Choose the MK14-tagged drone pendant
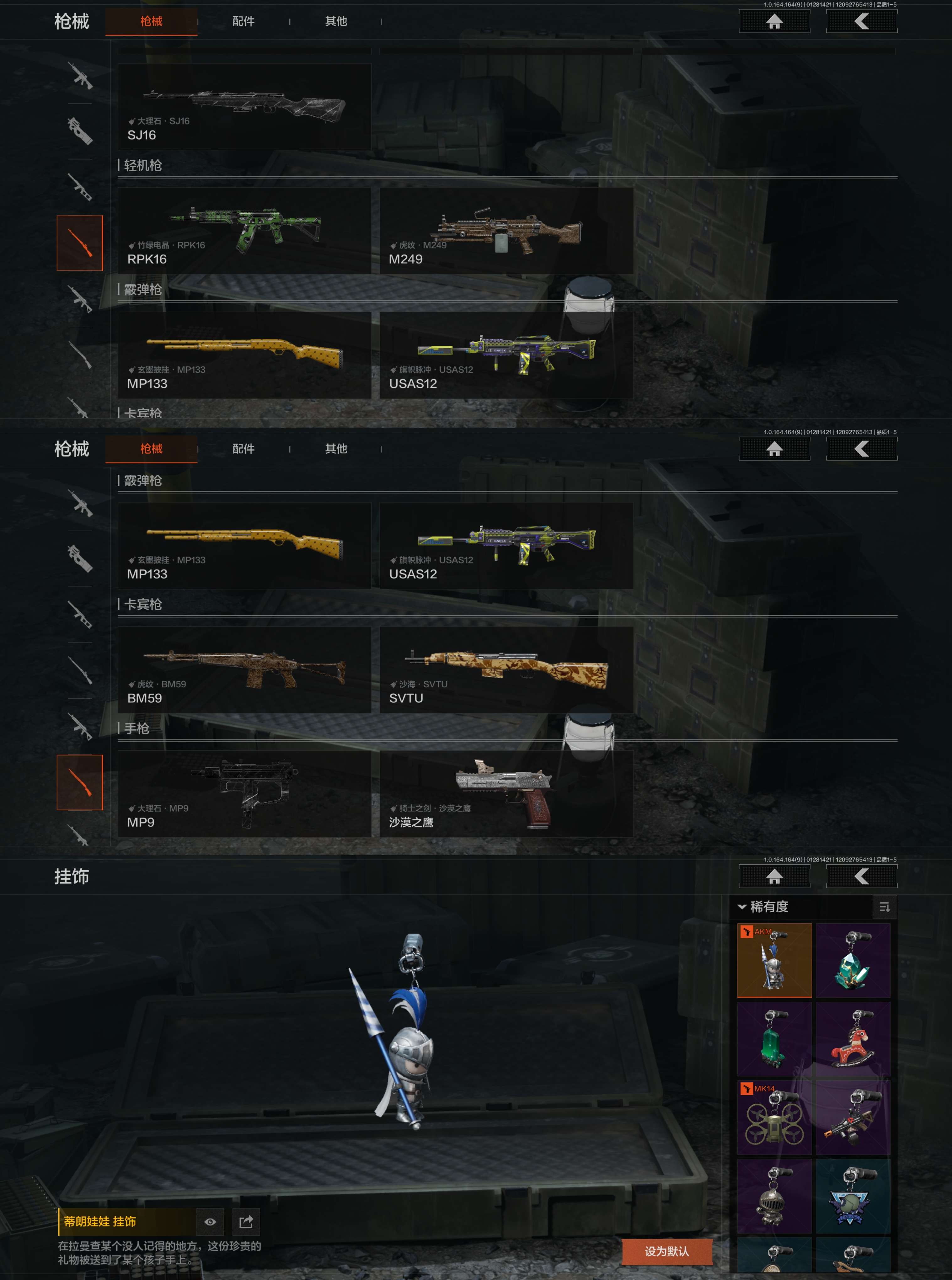The width and height of the screenshot is (952, 1280). pos(774,1117)
